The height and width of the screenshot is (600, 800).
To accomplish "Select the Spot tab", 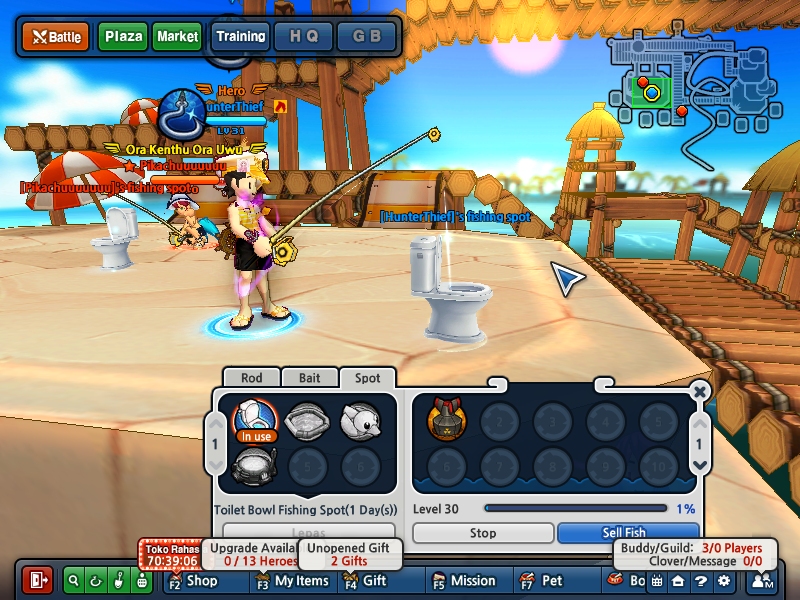I will 367,378.
